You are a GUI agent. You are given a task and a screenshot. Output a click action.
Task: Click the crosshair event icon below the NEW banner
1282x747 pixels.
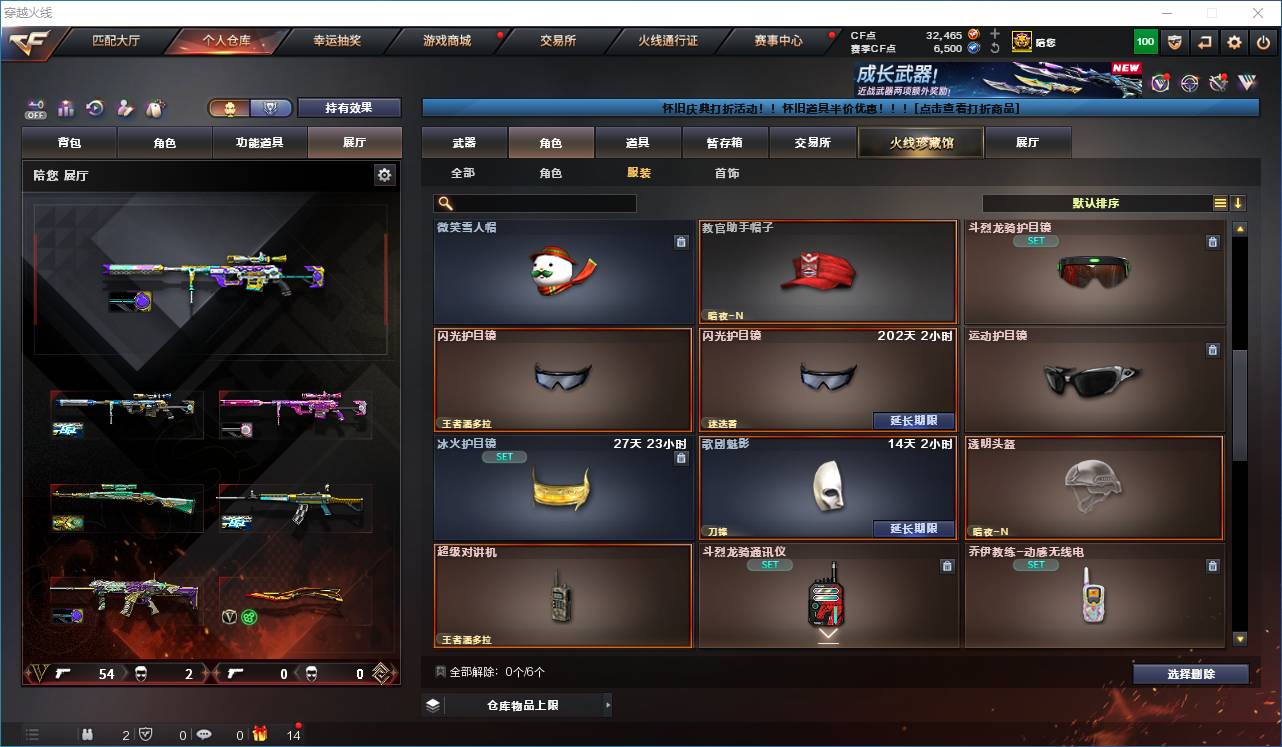pos(1189,84)
